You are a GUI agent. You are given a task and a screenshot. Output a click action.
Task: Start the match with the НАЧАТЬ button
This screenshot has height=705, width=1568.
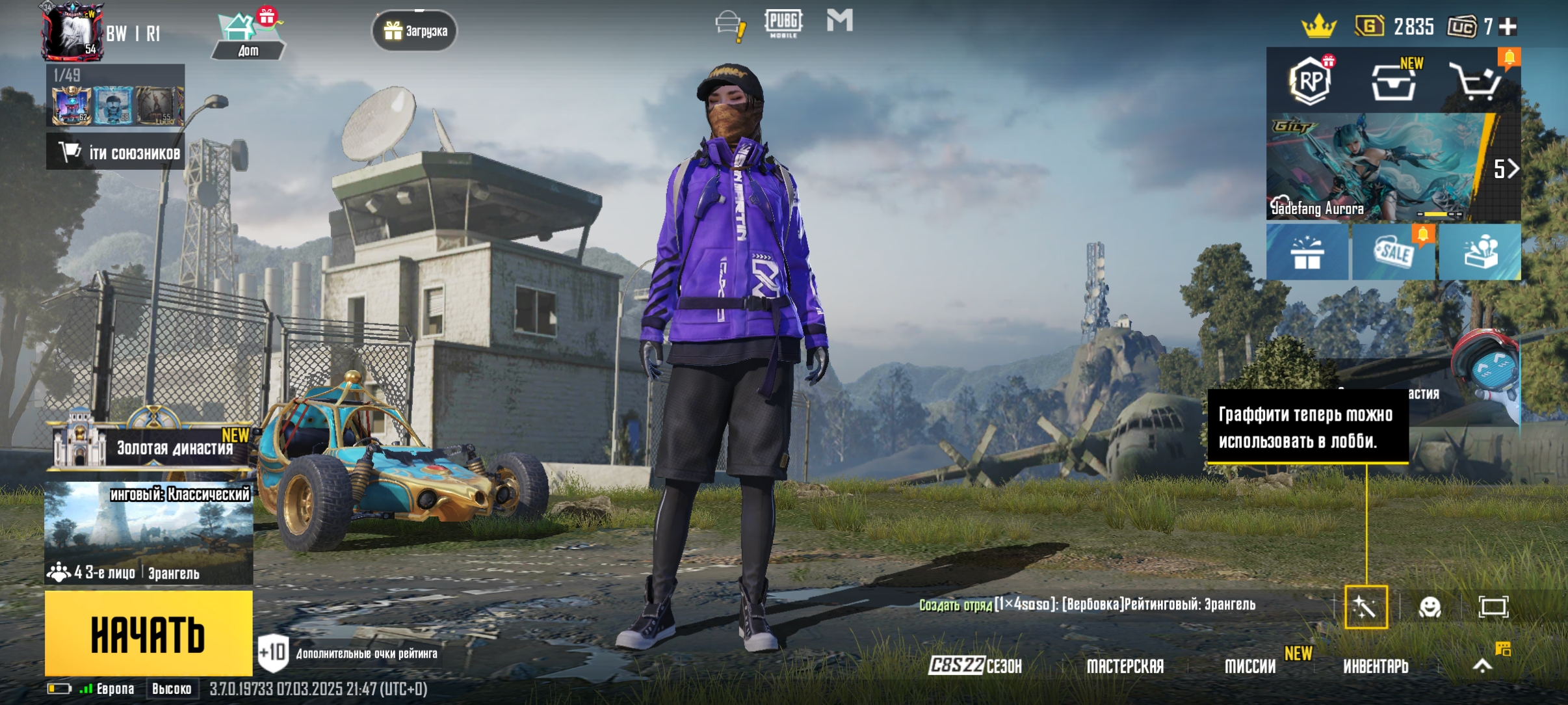coord(148,633)
